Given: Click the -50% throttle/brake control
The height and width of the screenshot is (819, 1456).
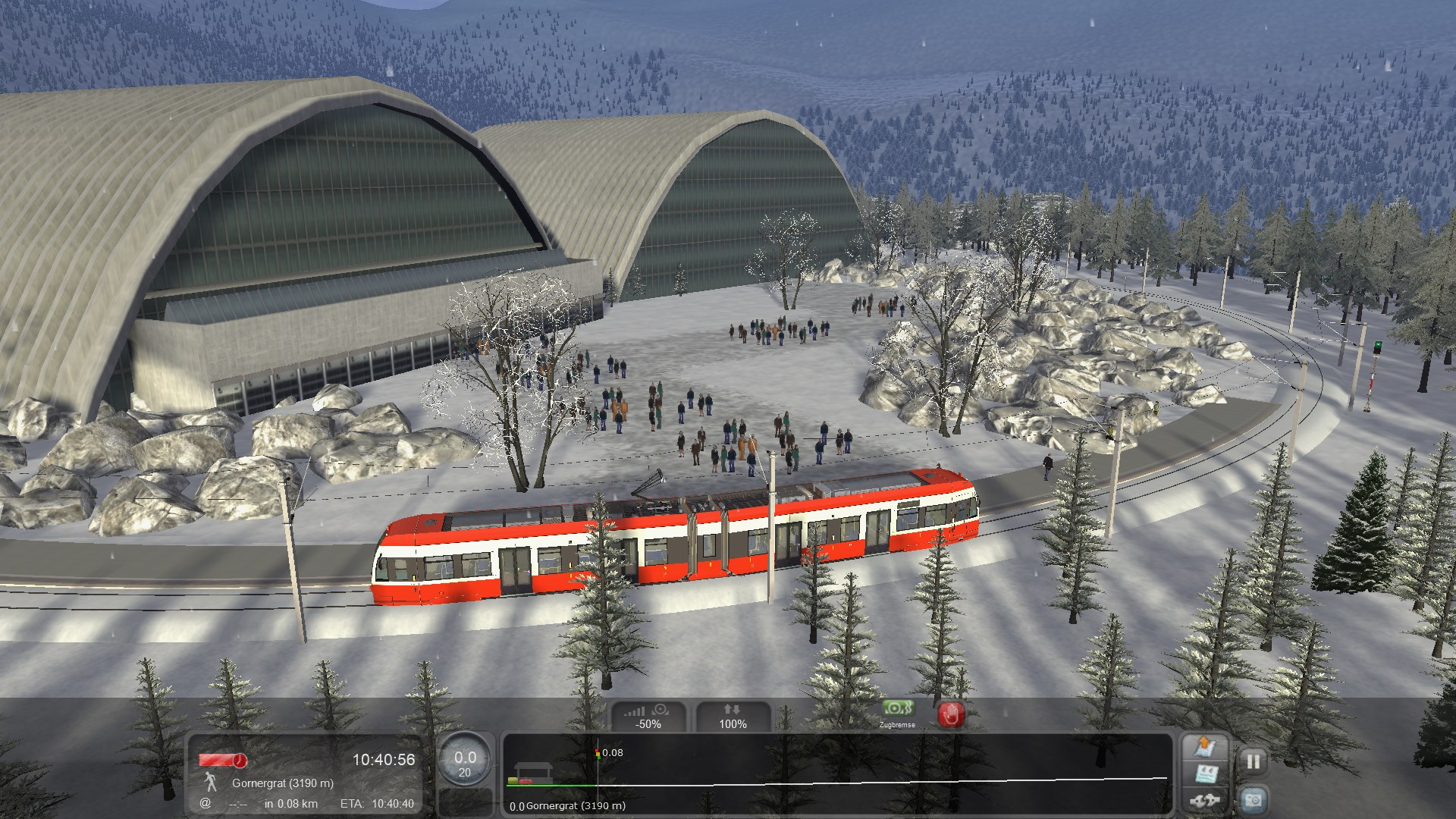Looking at the screenshot, I should coord(648,717).
